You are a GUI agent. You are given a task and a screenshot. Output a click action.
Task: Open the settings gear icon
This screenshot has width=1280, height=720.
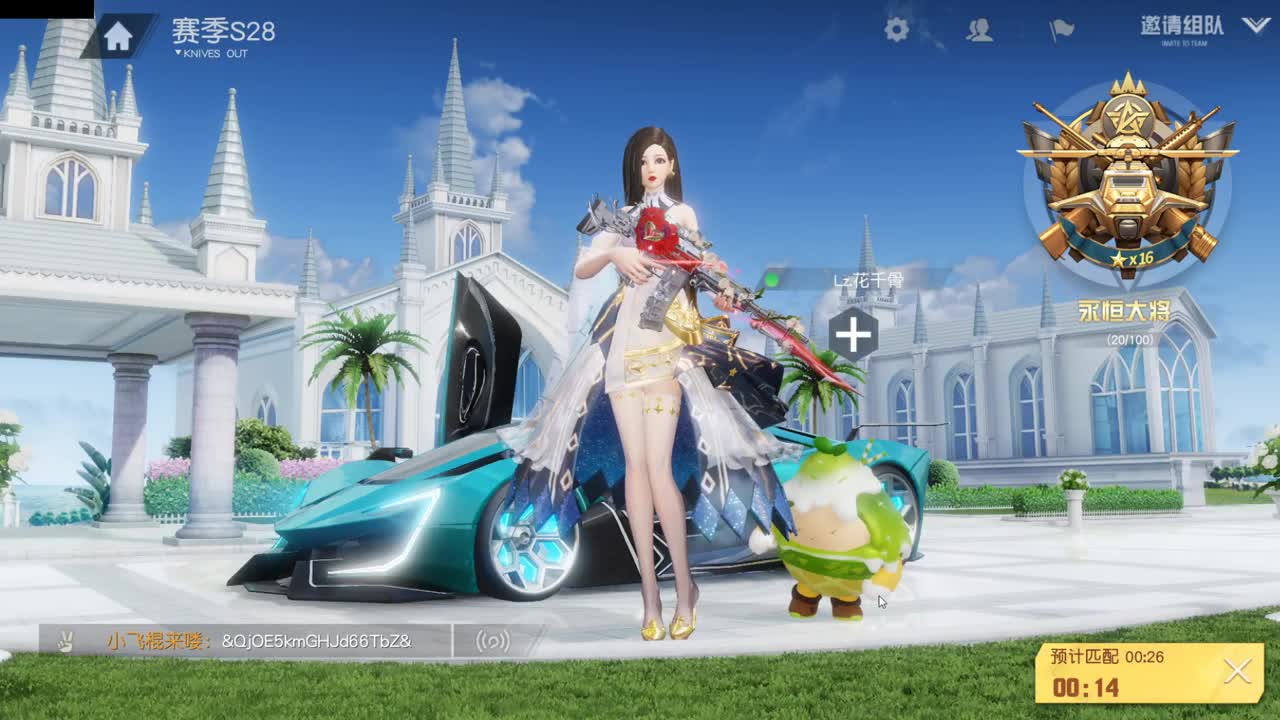(x=897, y=30)
